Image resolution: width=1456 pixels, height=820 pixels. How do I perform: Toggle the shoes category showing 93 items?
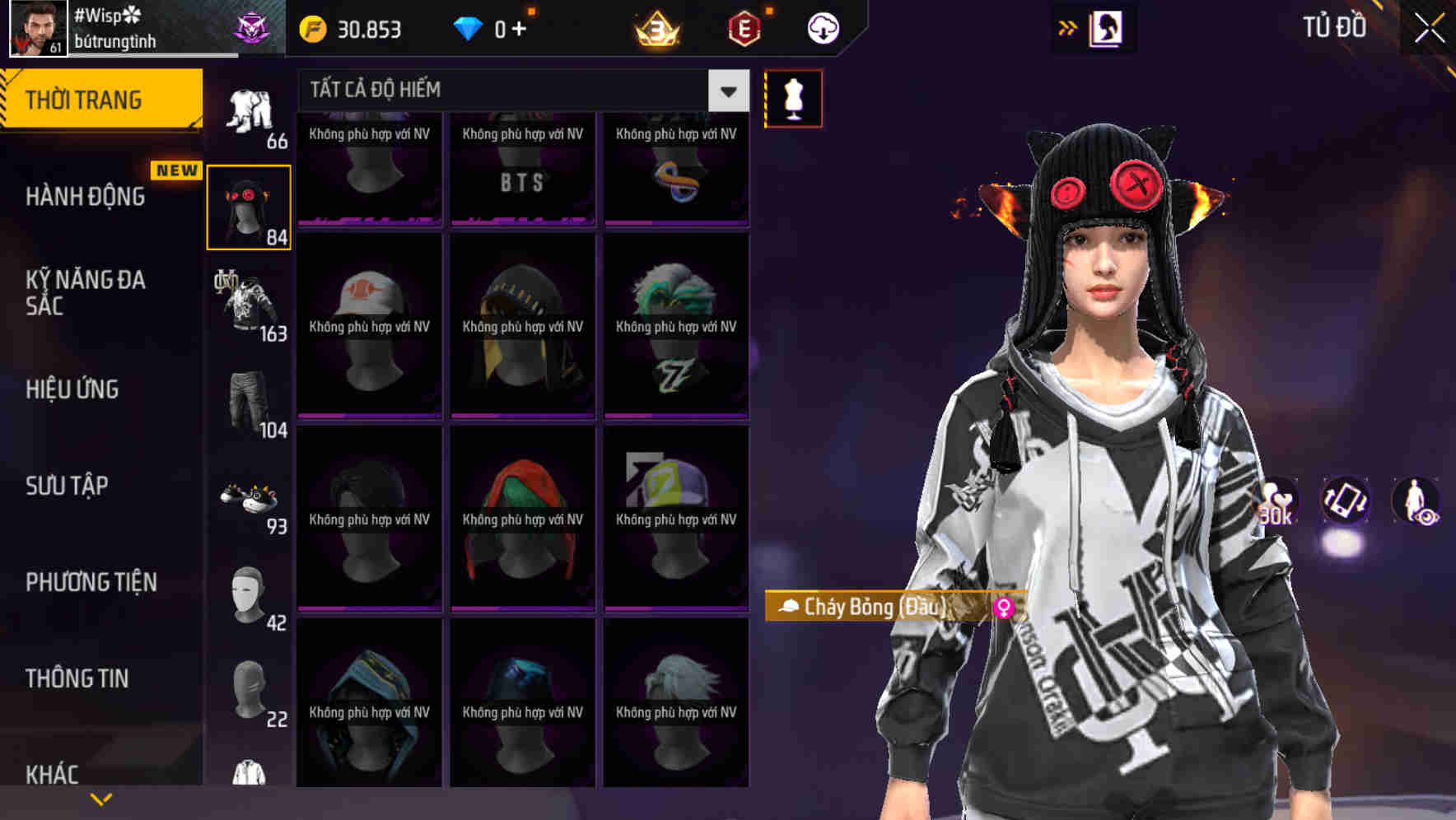pos(249,498)
